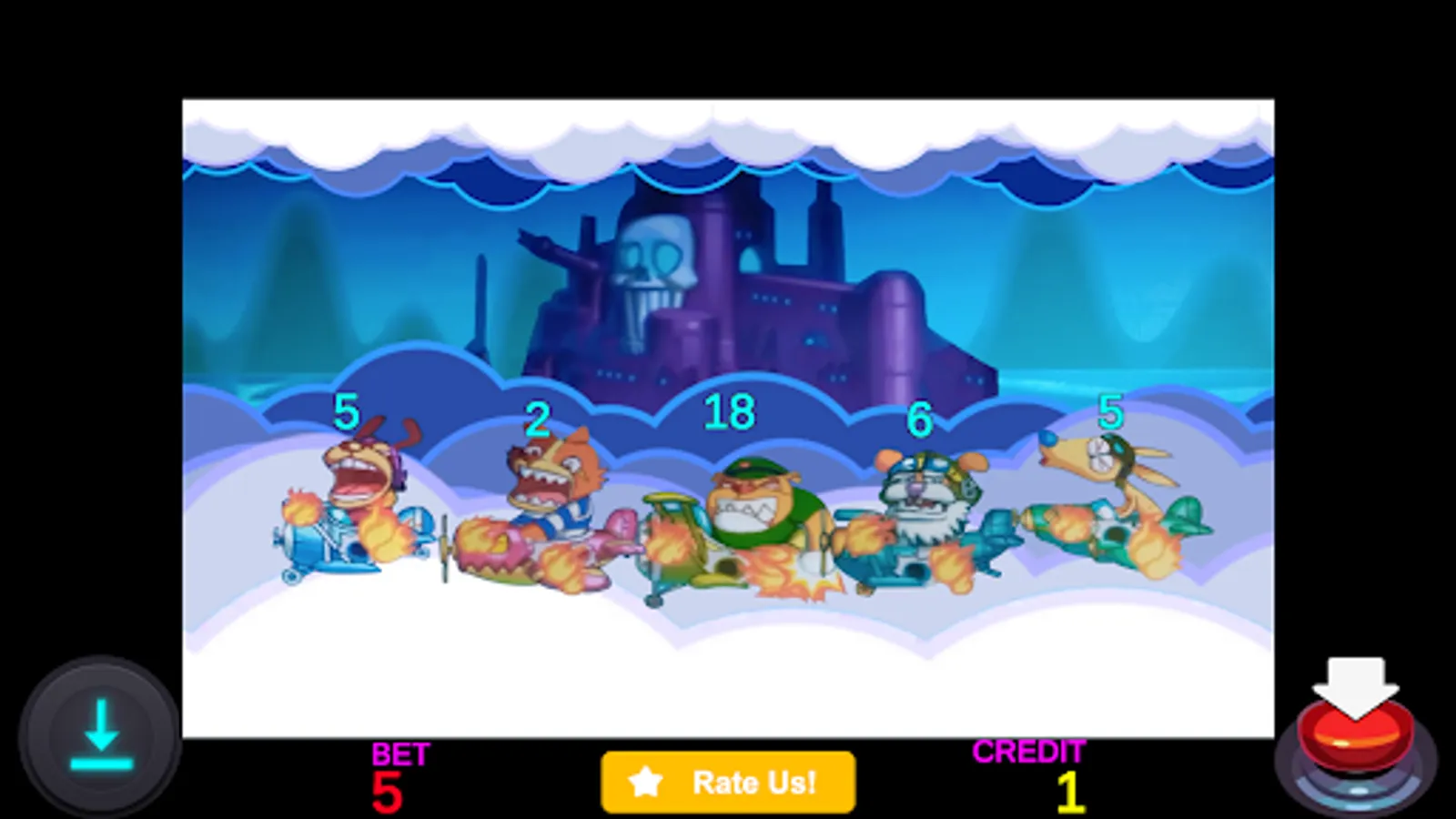Tap the number 2 above the fox
The image size is (1456, 819).
pos(537,419)
